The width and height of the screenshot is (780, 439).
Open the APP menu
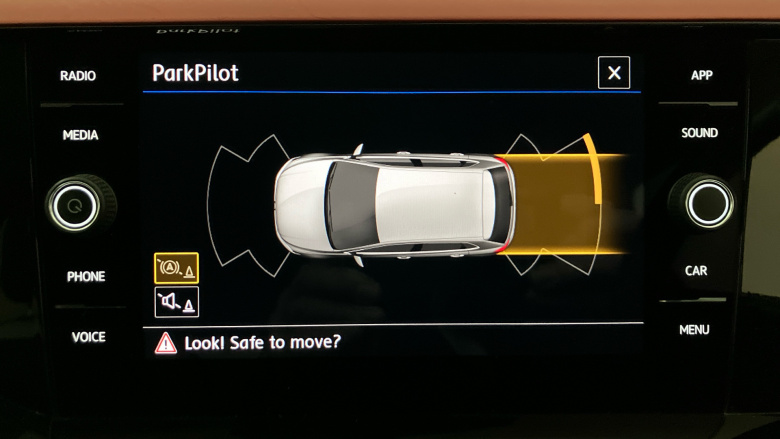(702, 76)
